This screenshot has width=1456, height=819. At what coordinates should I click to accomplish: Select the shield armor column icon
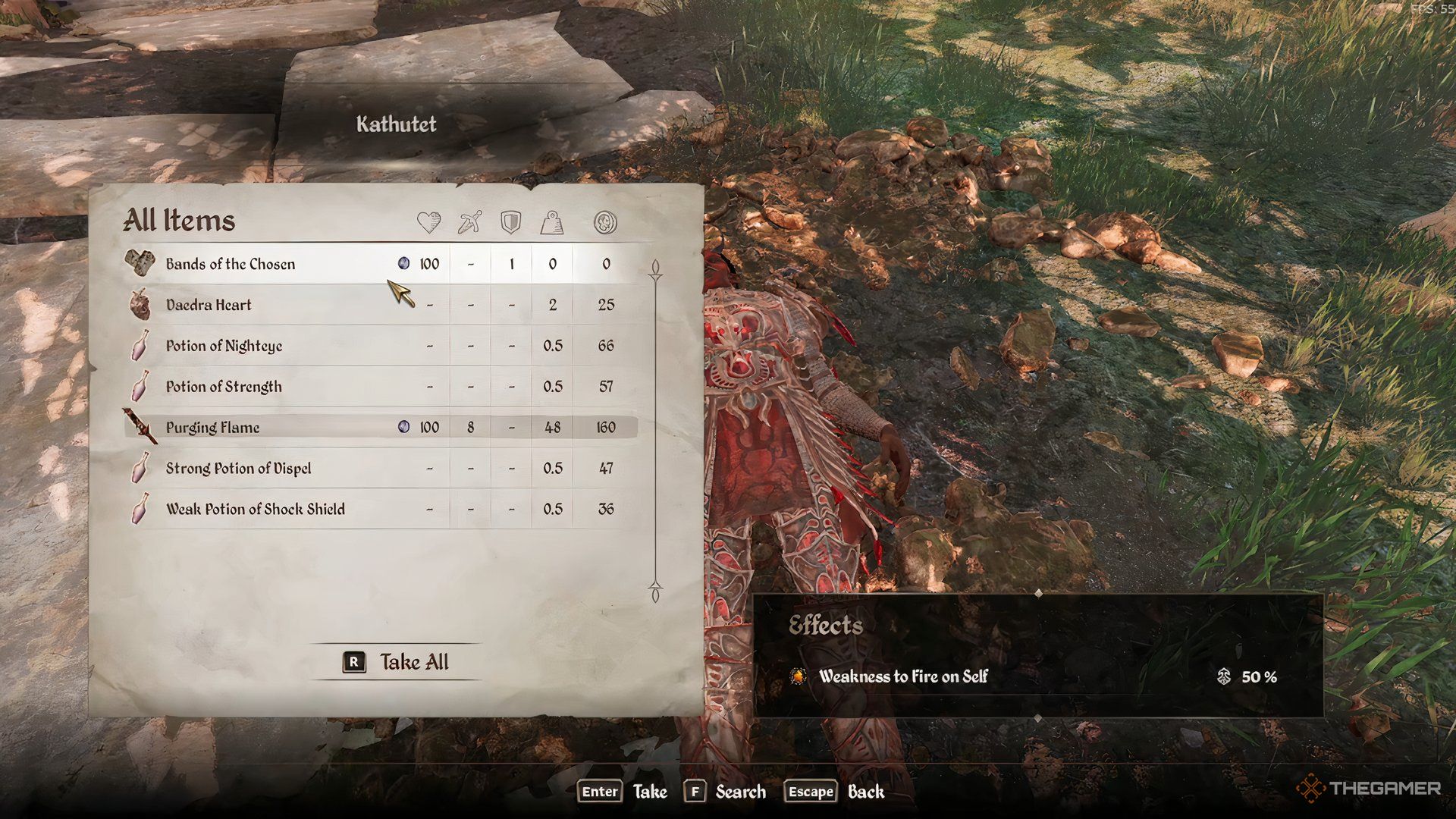coord(510,222)
